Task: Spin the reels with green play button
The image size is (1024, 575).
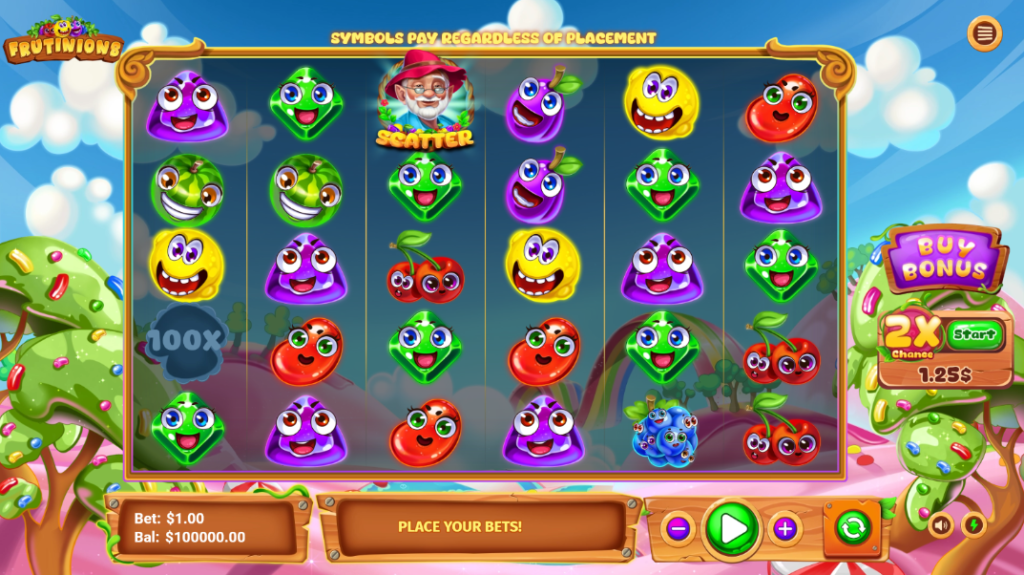Action: coord(732,528)
